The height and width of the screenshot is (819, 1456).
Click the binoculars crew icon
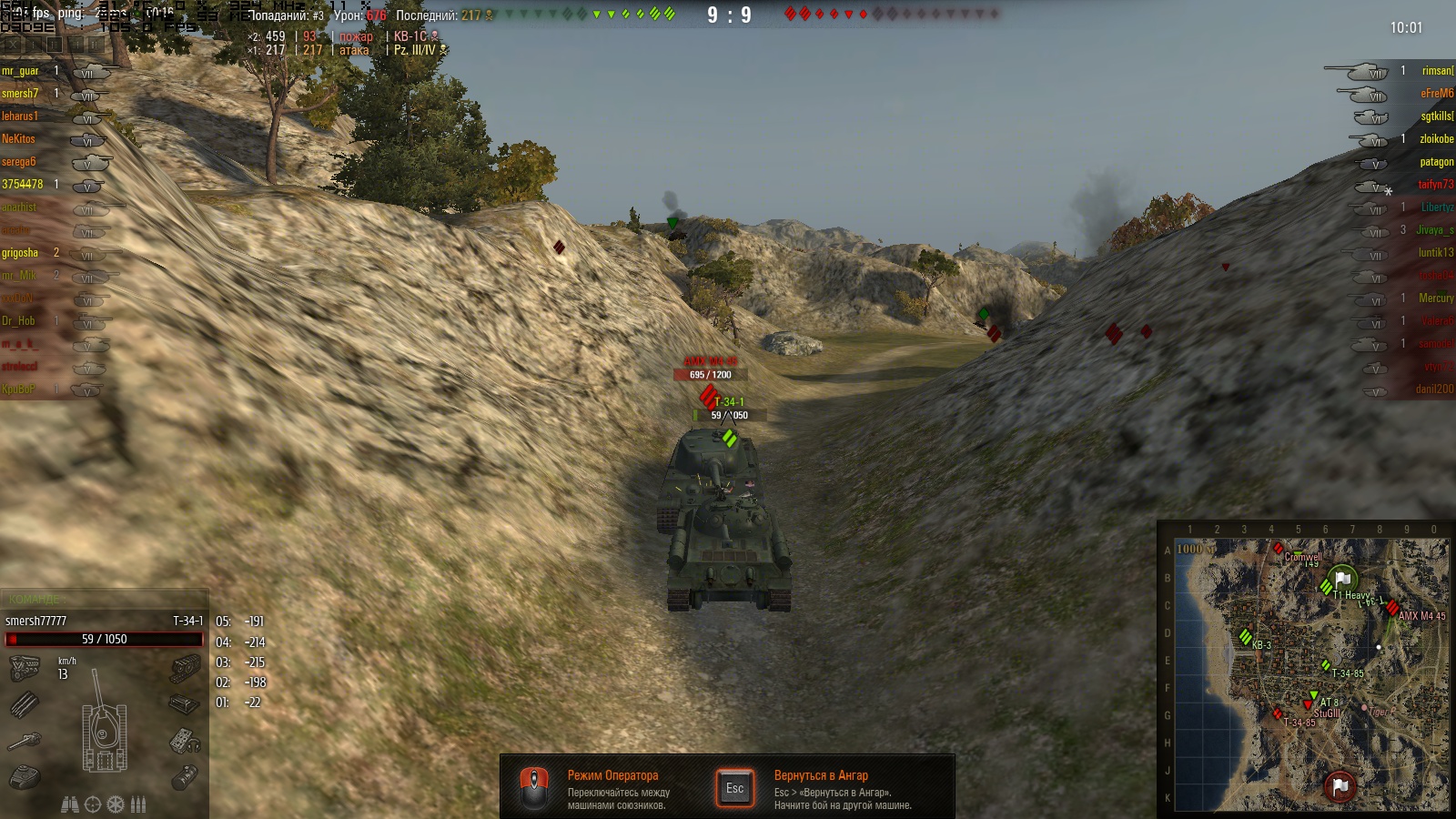(x=70, y=804)
